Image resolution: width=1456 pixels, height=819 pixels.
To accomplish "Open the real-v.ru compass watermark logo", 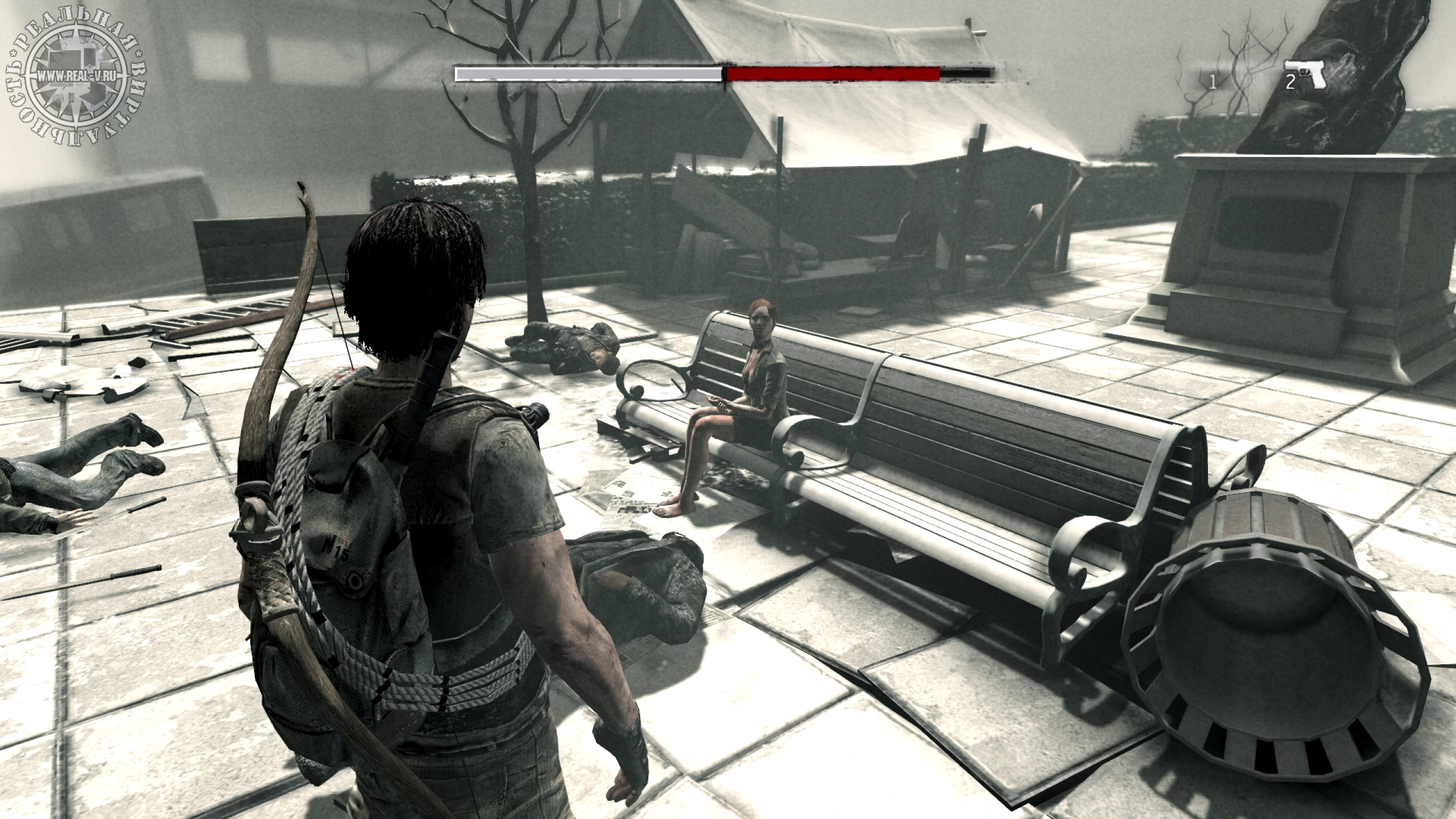I will [x=77, y=76].
